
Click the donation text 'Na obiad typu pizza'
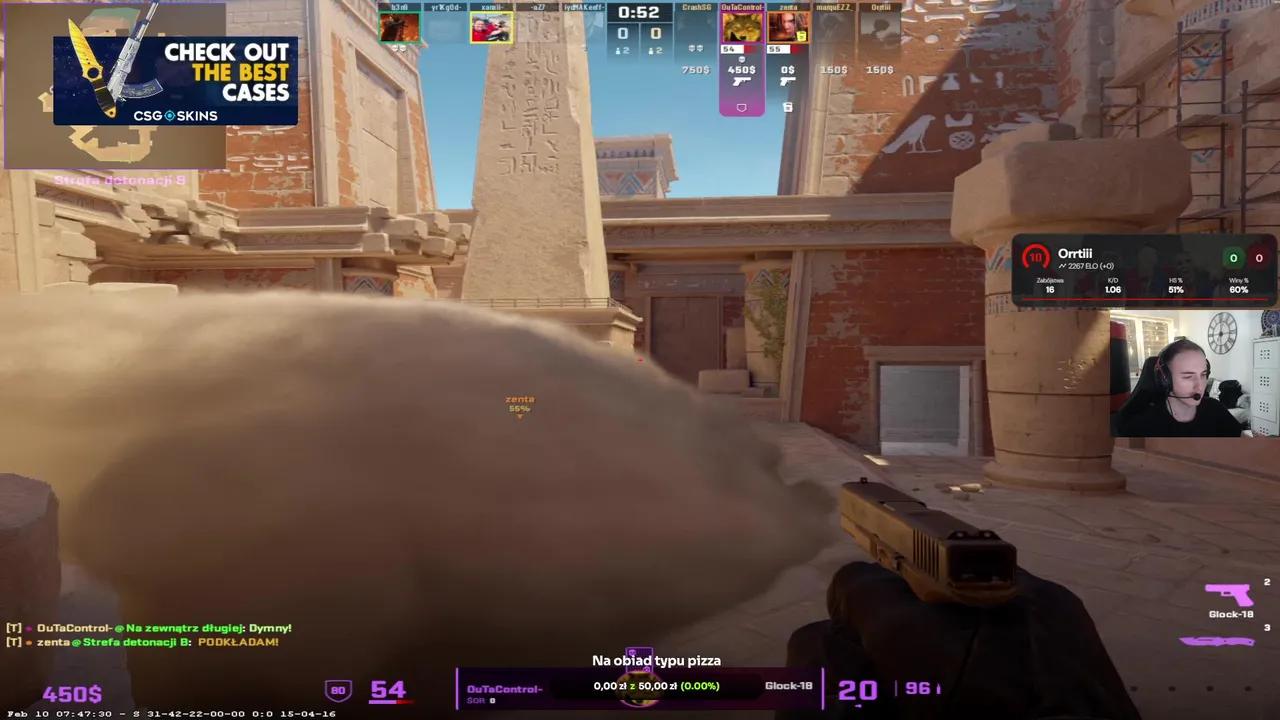tap(656, 660)
